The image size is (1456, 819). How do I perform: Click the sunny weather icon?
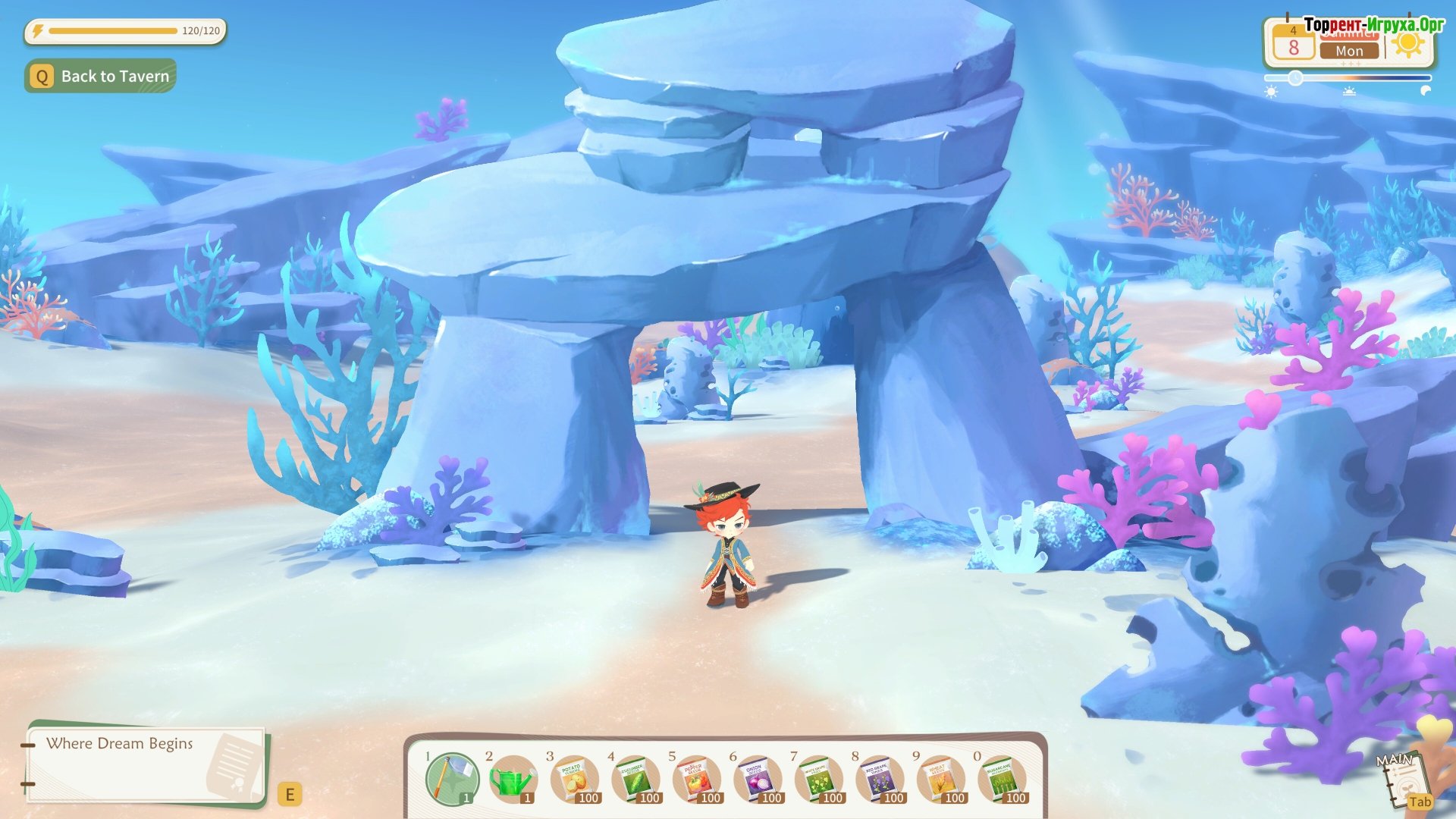click(x=1408, y=45)
